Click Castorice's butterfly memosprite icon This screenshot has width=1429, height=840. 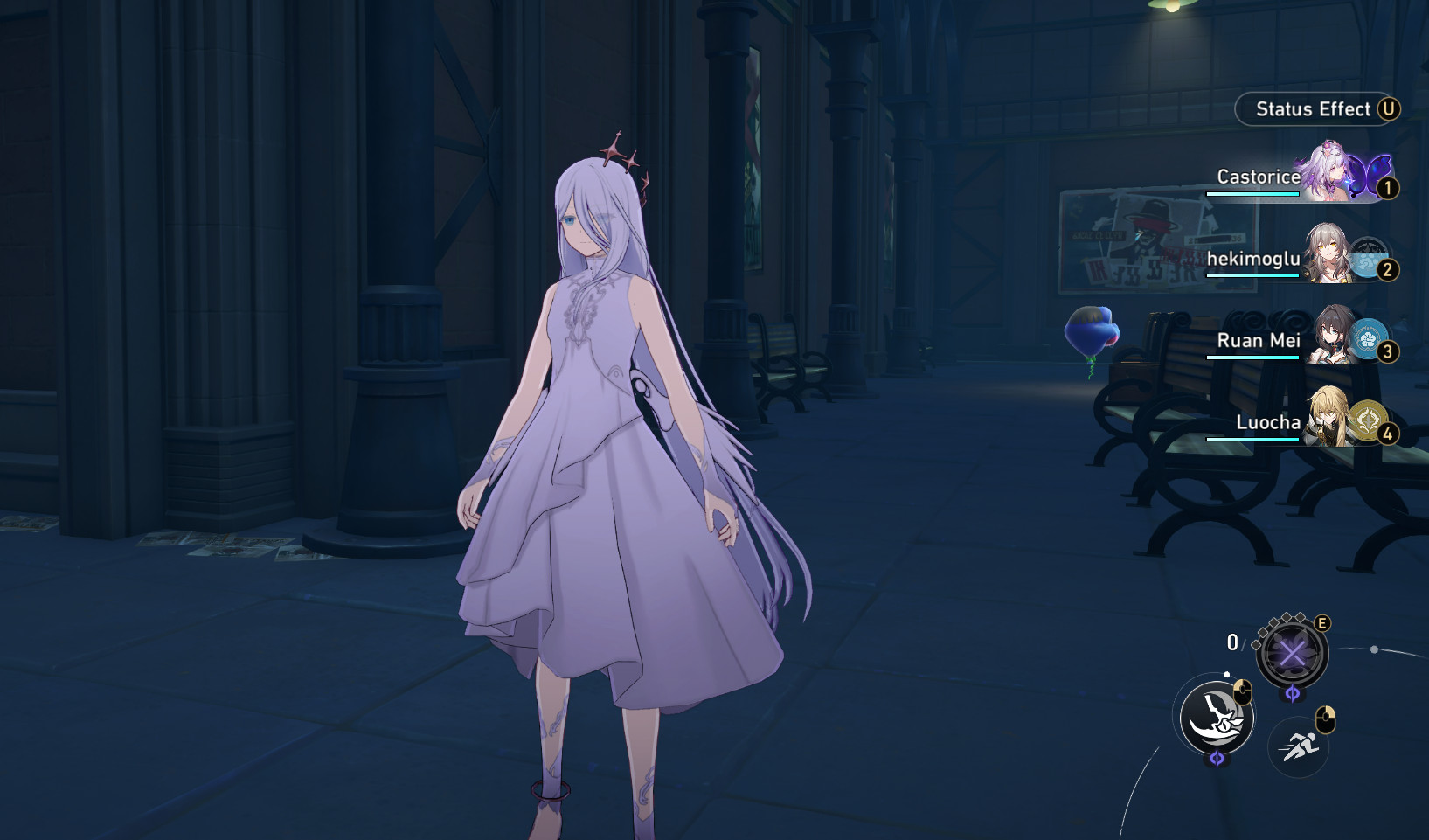(1366, 176)
